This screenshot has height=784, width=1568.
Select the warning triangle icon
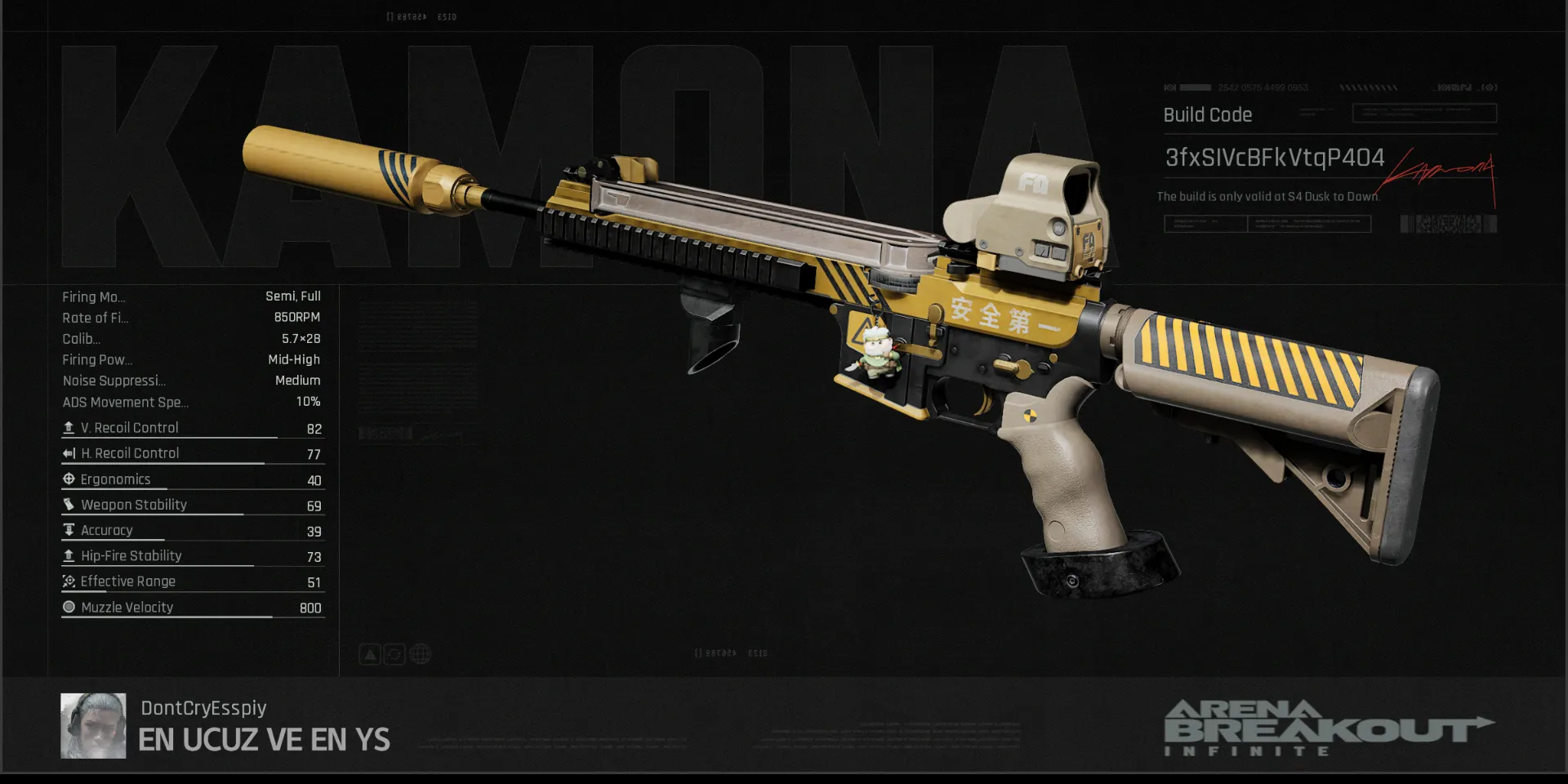(369, 653)
